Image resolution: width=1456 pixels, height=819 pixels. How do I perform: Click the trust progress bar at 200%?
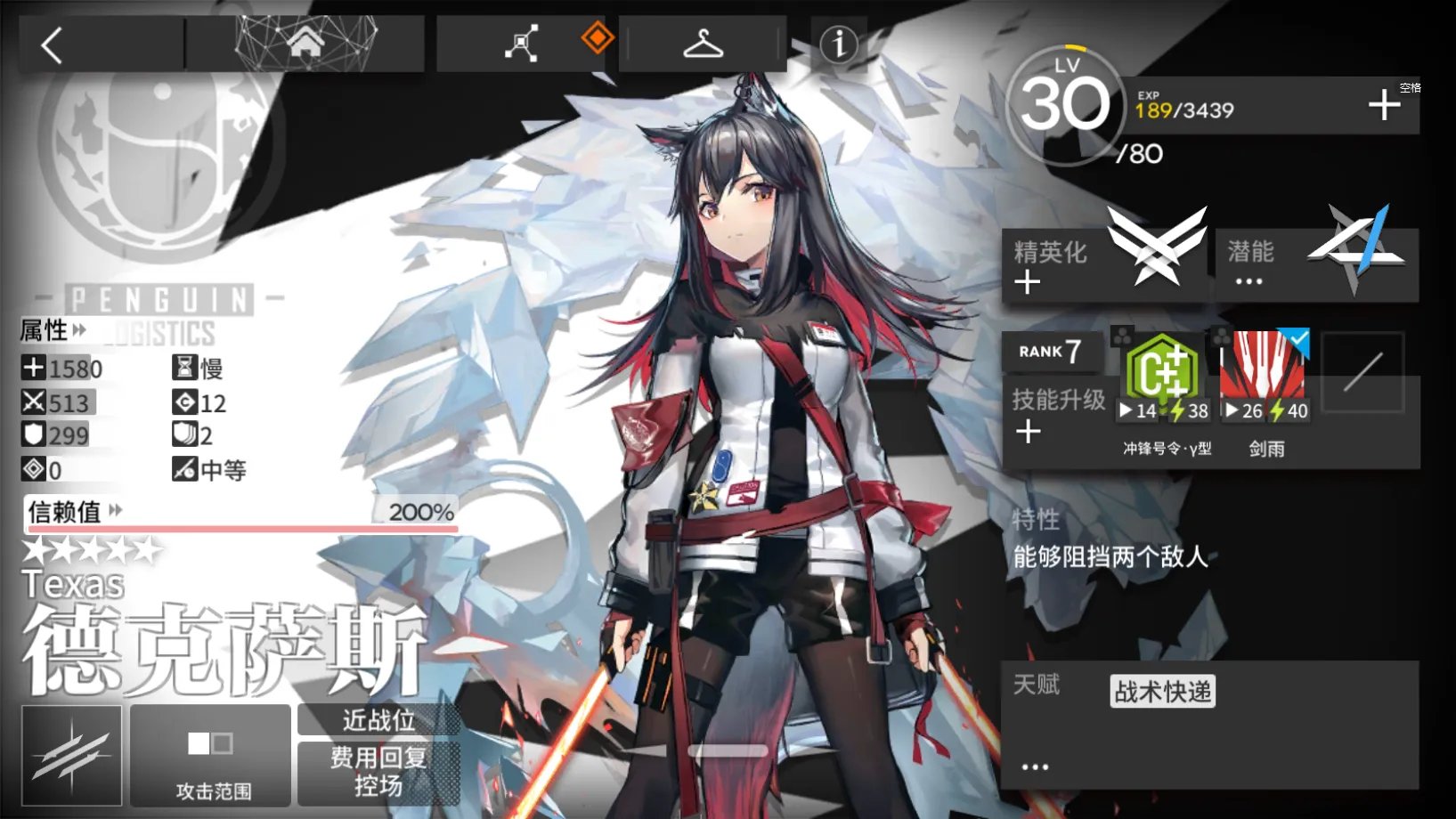tap(240, 528)
